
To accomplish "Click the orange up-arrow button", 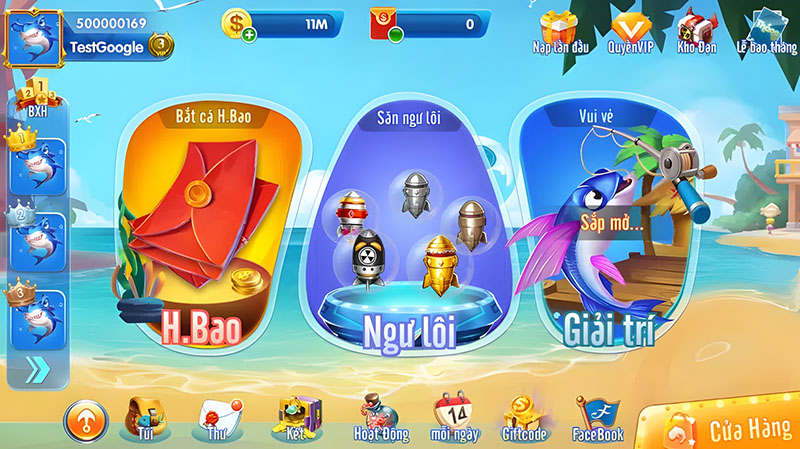I will click(85, 421).
